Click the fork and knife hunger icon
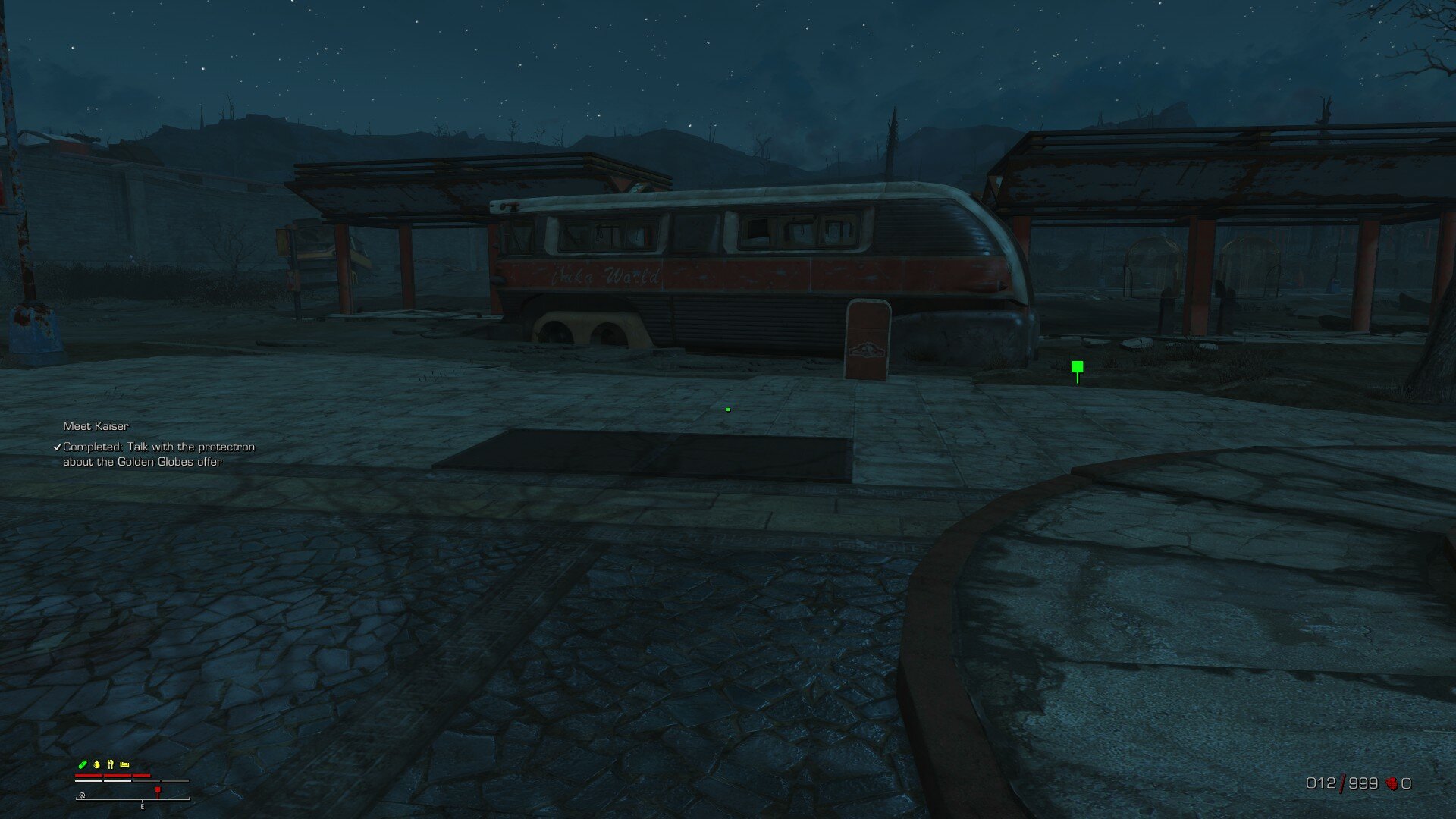The height and width of the screenshot is (819, 1456). coord(111,764)
